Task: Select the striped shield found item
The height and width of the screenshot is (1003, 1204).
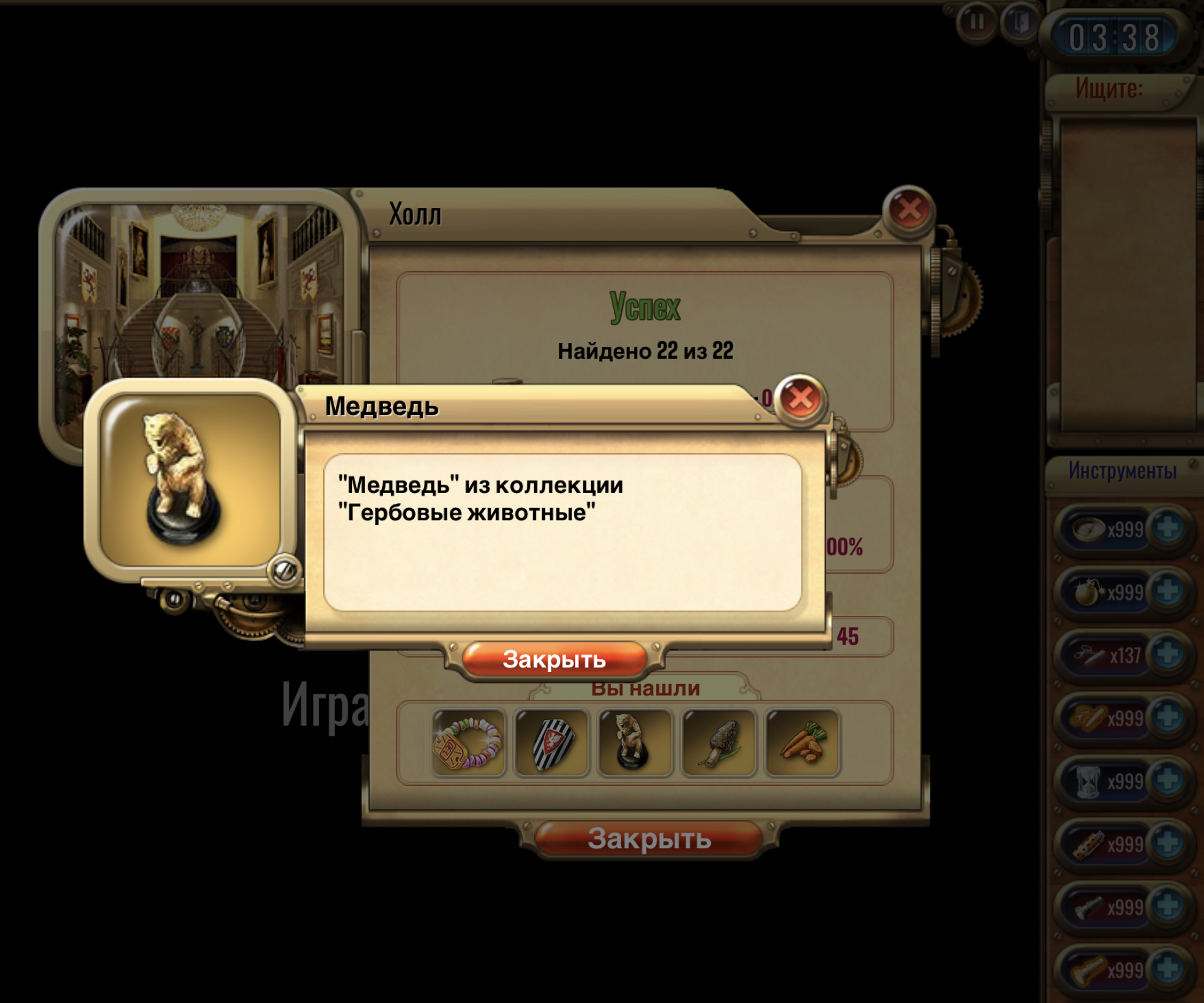Action: point(552,742)
